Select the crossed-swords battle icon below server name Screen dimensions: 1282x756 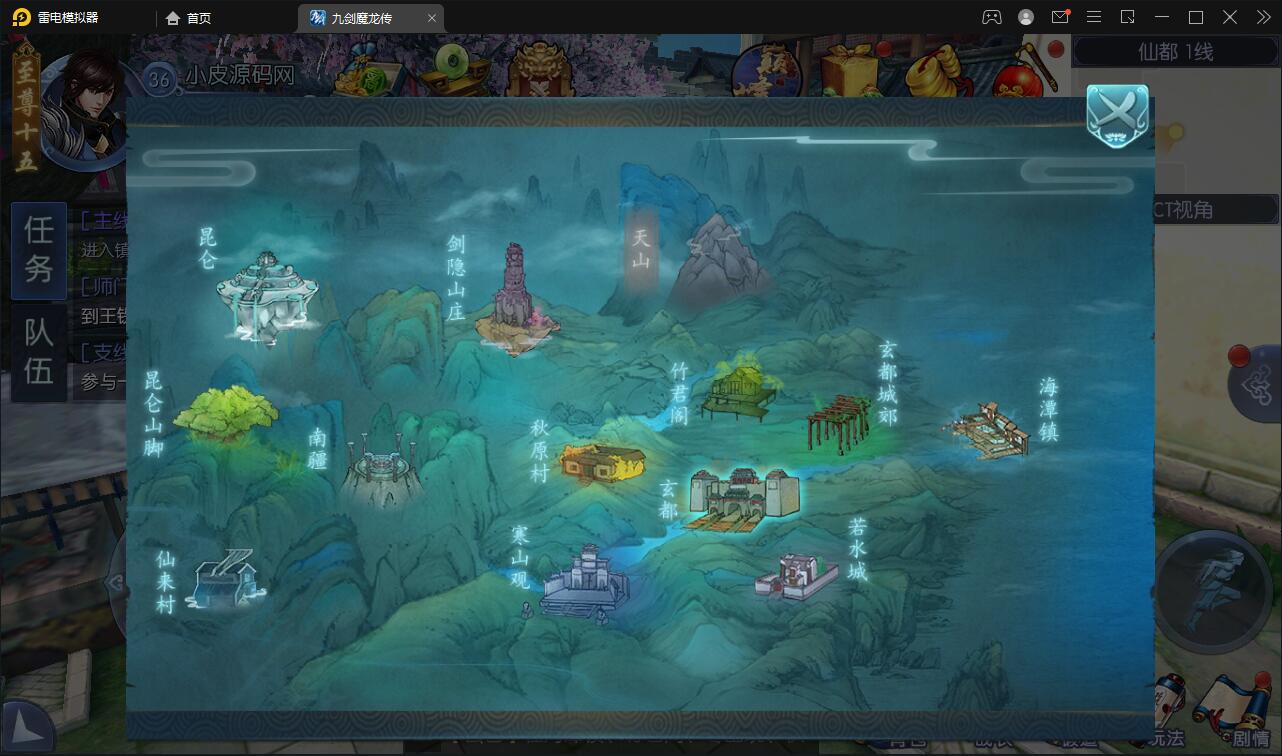pos(1117,114)
